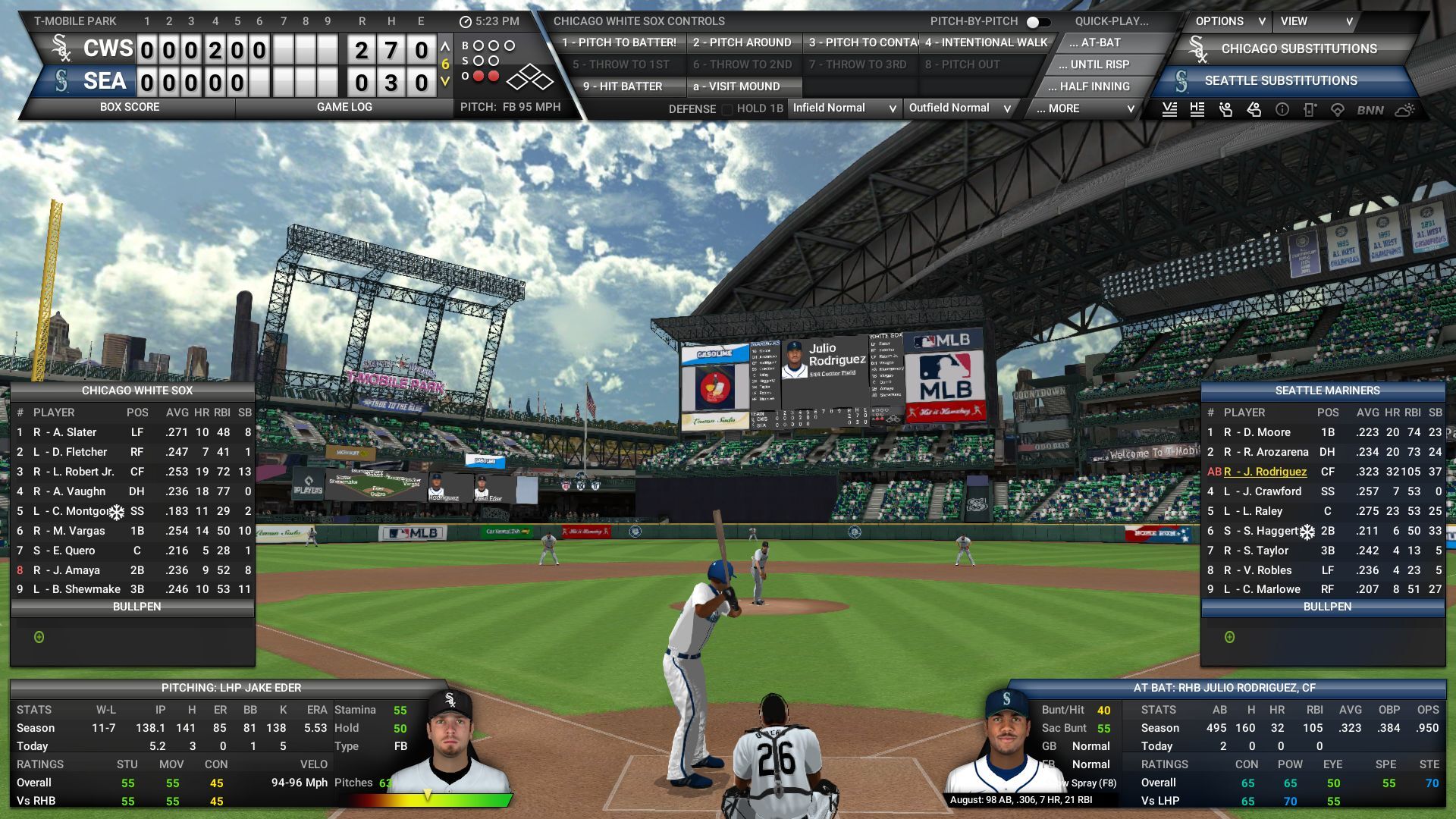Open the vertical box score view
This screenshot has height=819, width=1456.
click(x=1169, y=110)
